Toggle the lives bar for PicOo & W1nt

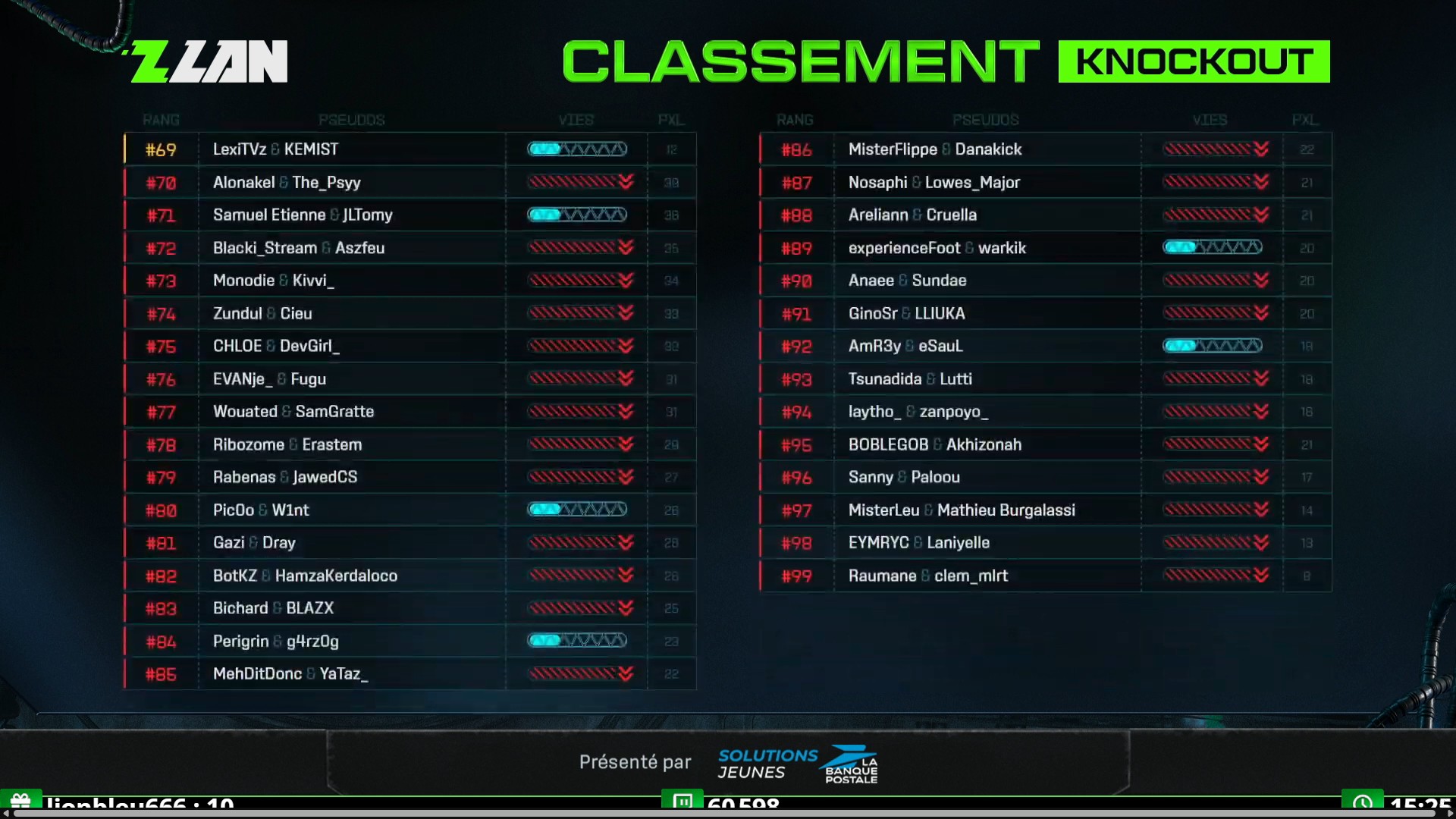[577, 510]
